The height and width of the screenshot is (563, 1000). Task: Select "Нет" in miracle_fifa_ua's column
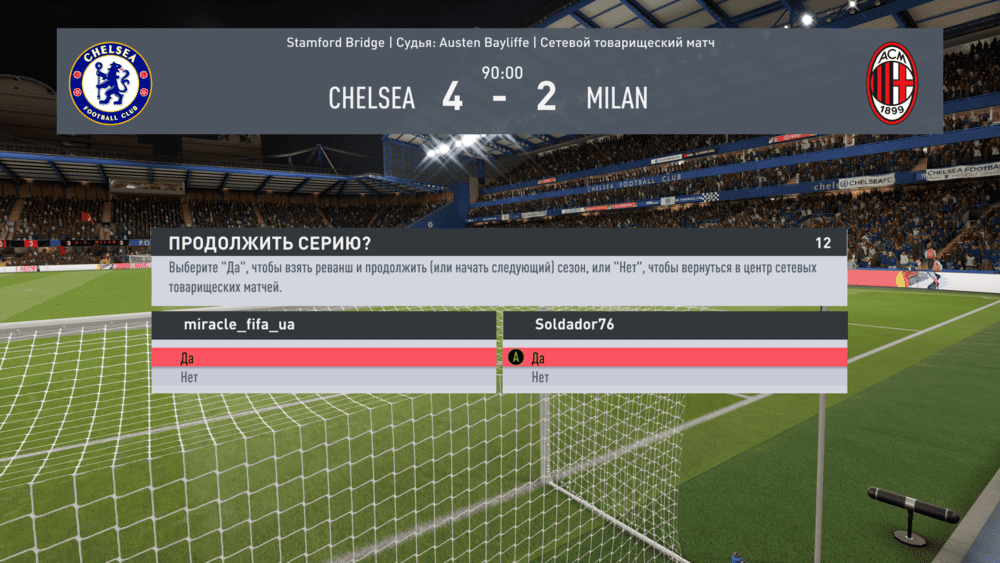323,378
